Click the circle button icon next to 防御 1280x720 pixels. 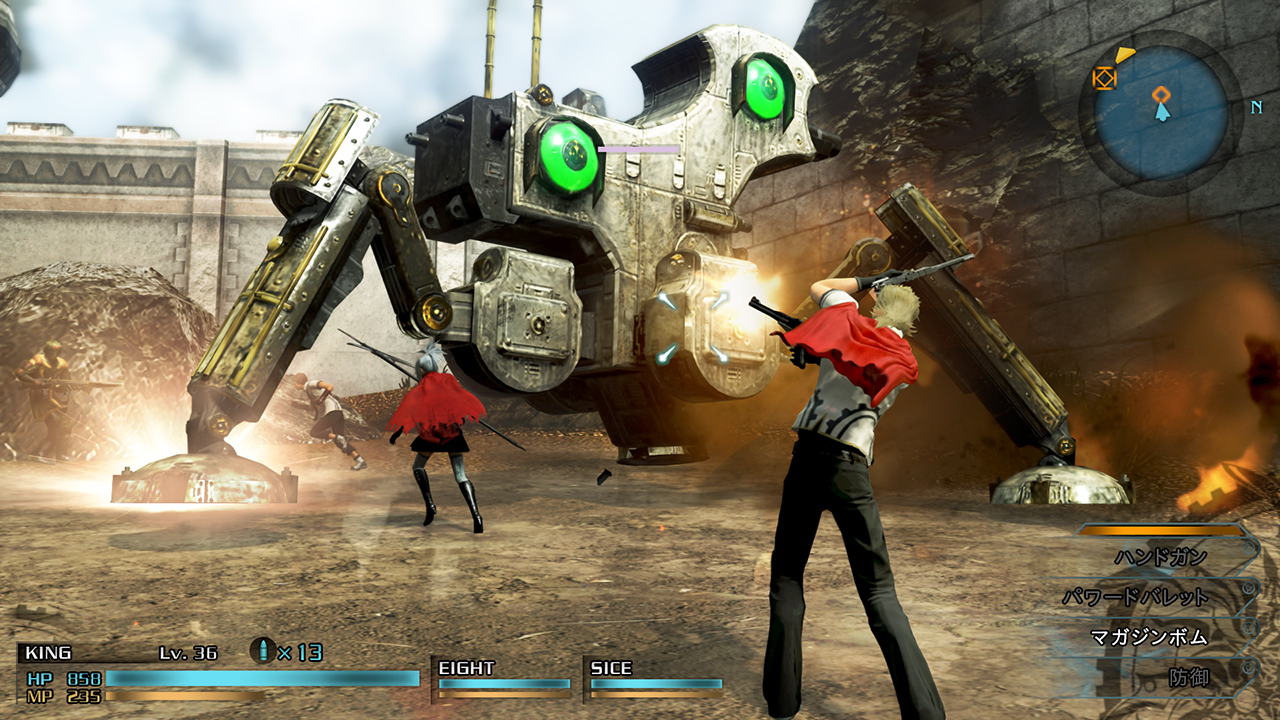pyautogui.click(x=1248, y=666)
